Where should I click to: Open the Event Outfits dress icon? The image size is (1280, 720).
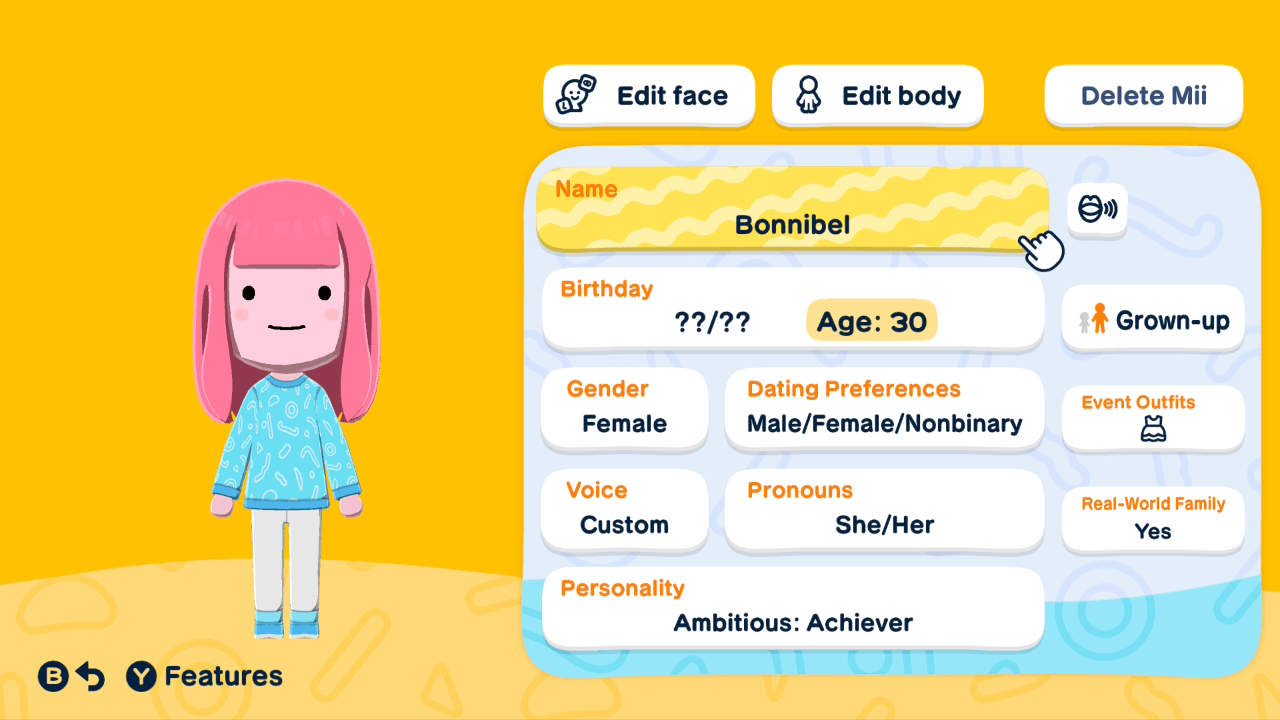(x=1152, y=432)
